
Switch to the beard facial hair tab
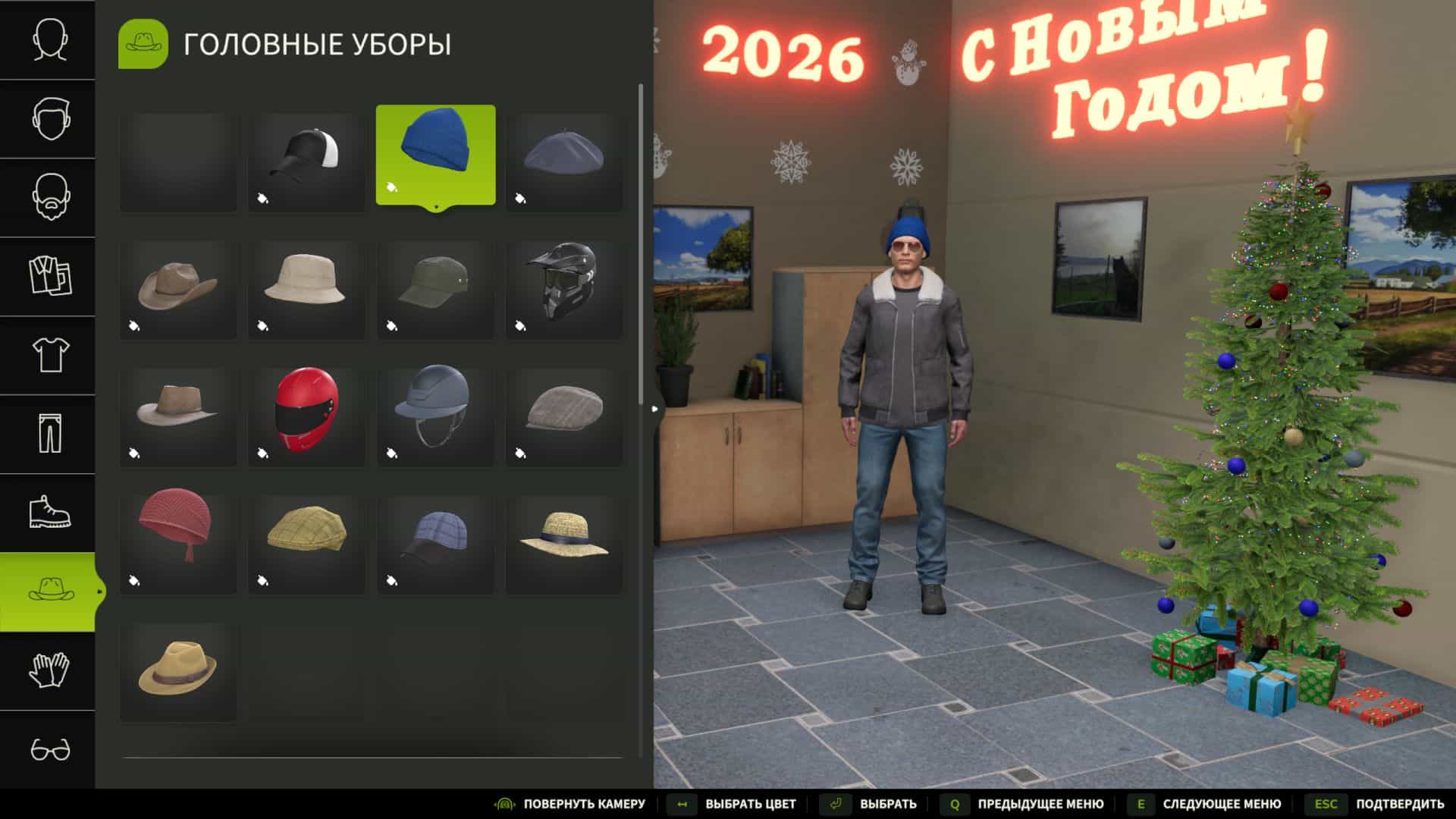pos(49,197)
